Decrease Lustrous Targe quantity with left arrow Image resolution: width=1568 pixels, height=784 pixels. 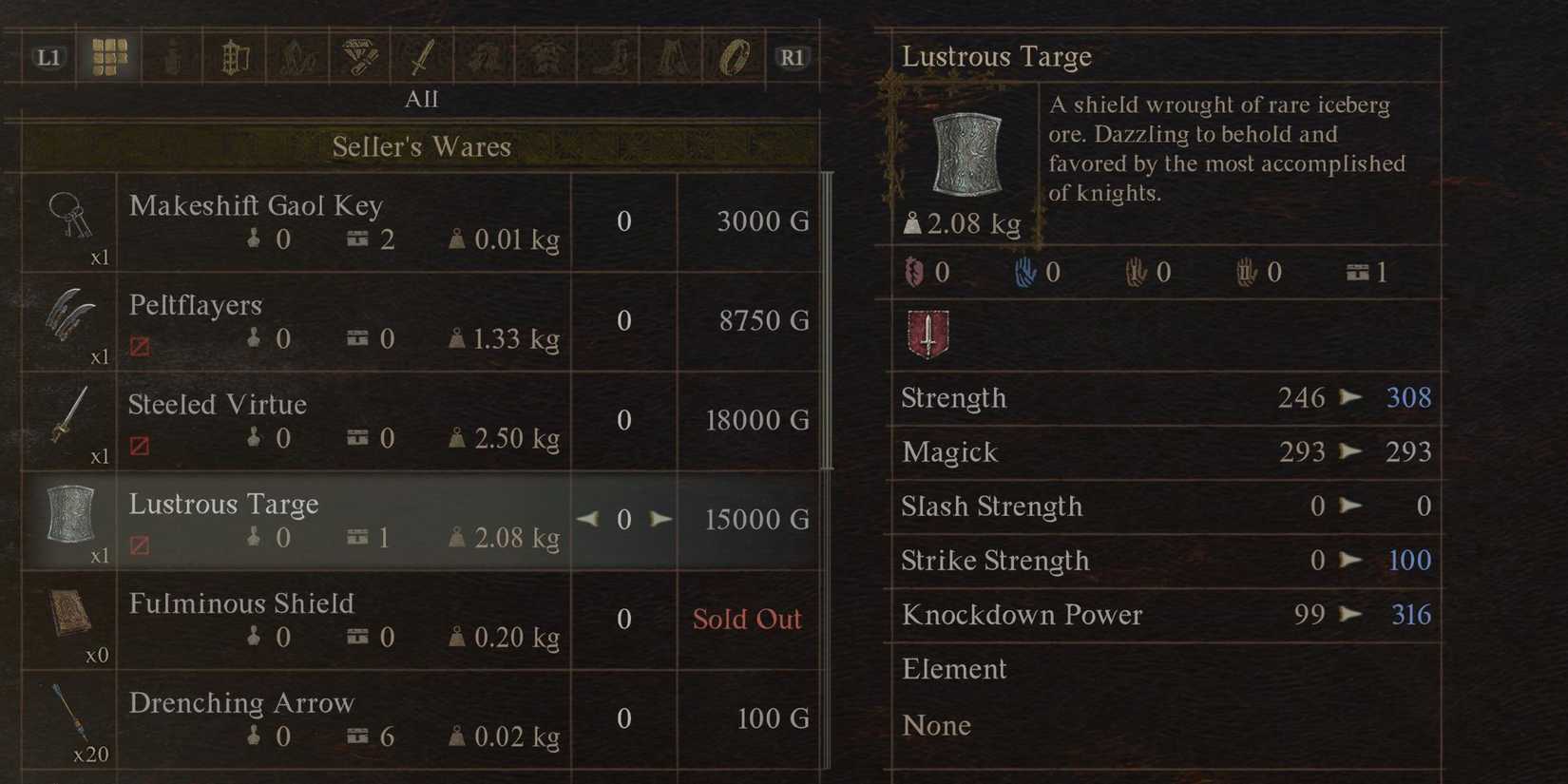tap(587, 519)
